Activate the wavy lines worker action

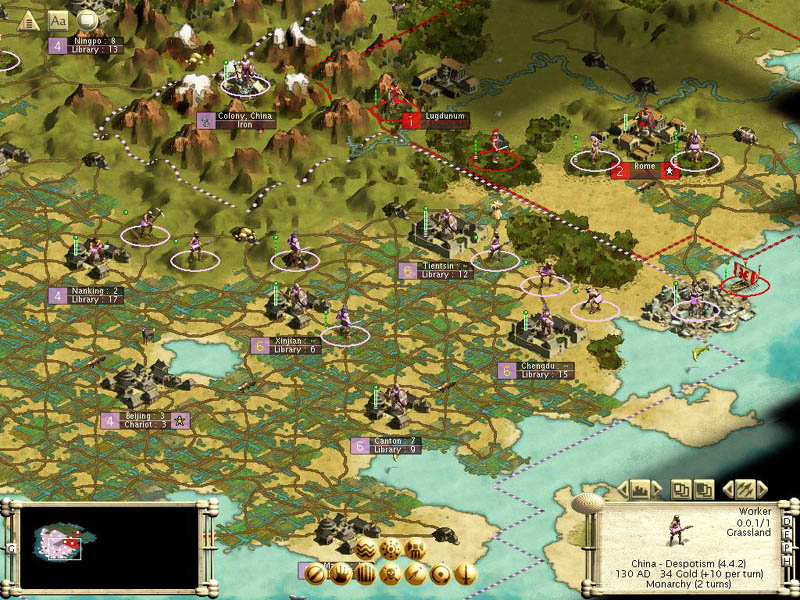pyautogui.click(x=366, y=549)
